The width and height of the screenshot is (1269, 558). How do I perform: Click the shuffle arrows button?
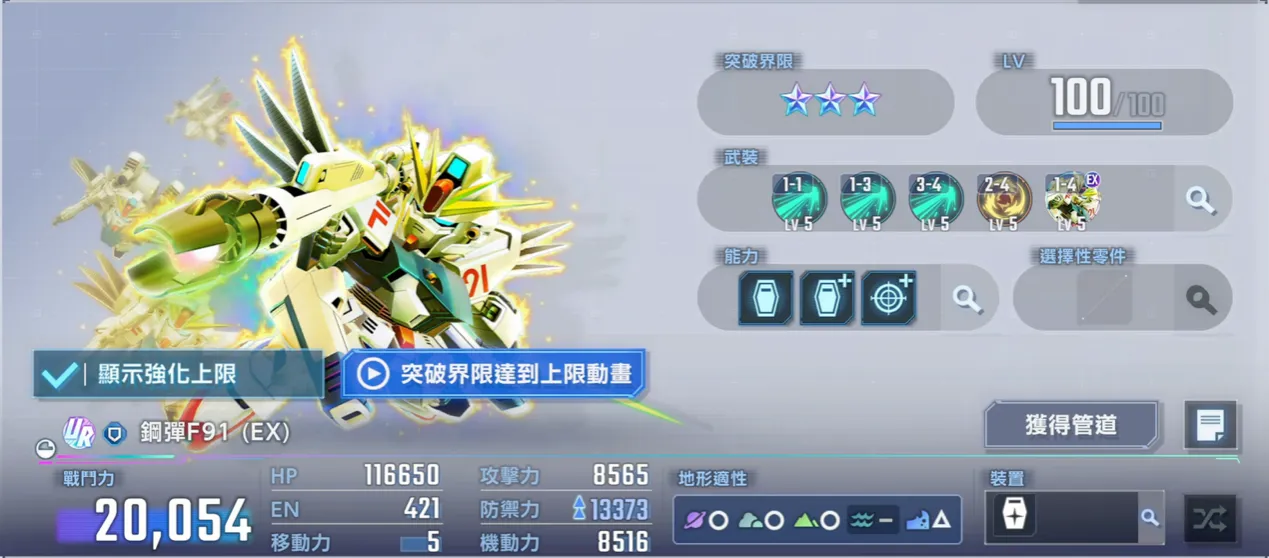(x=1209, y=518)
